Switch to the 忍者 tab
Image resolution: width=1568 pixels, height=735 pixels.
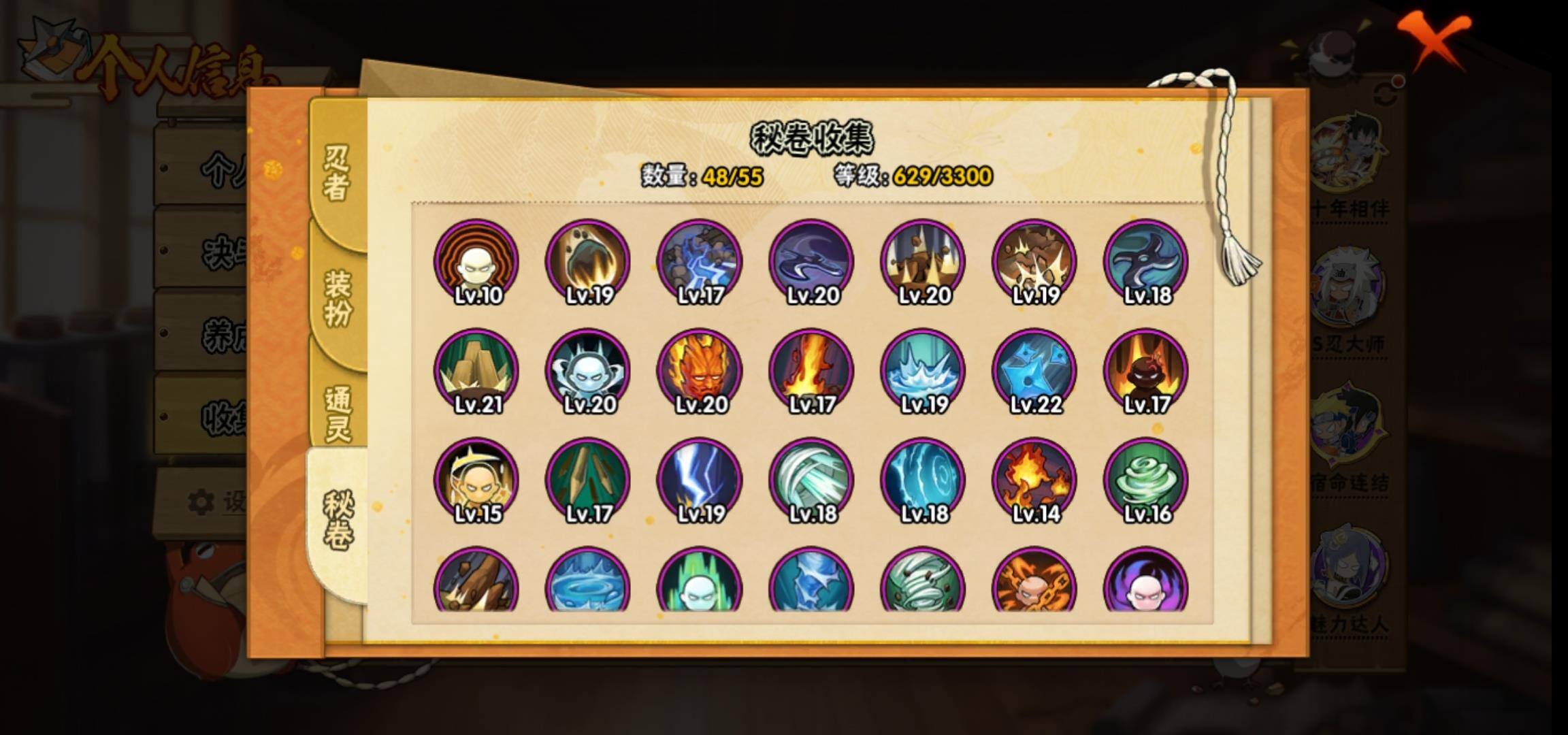(337, 174)
